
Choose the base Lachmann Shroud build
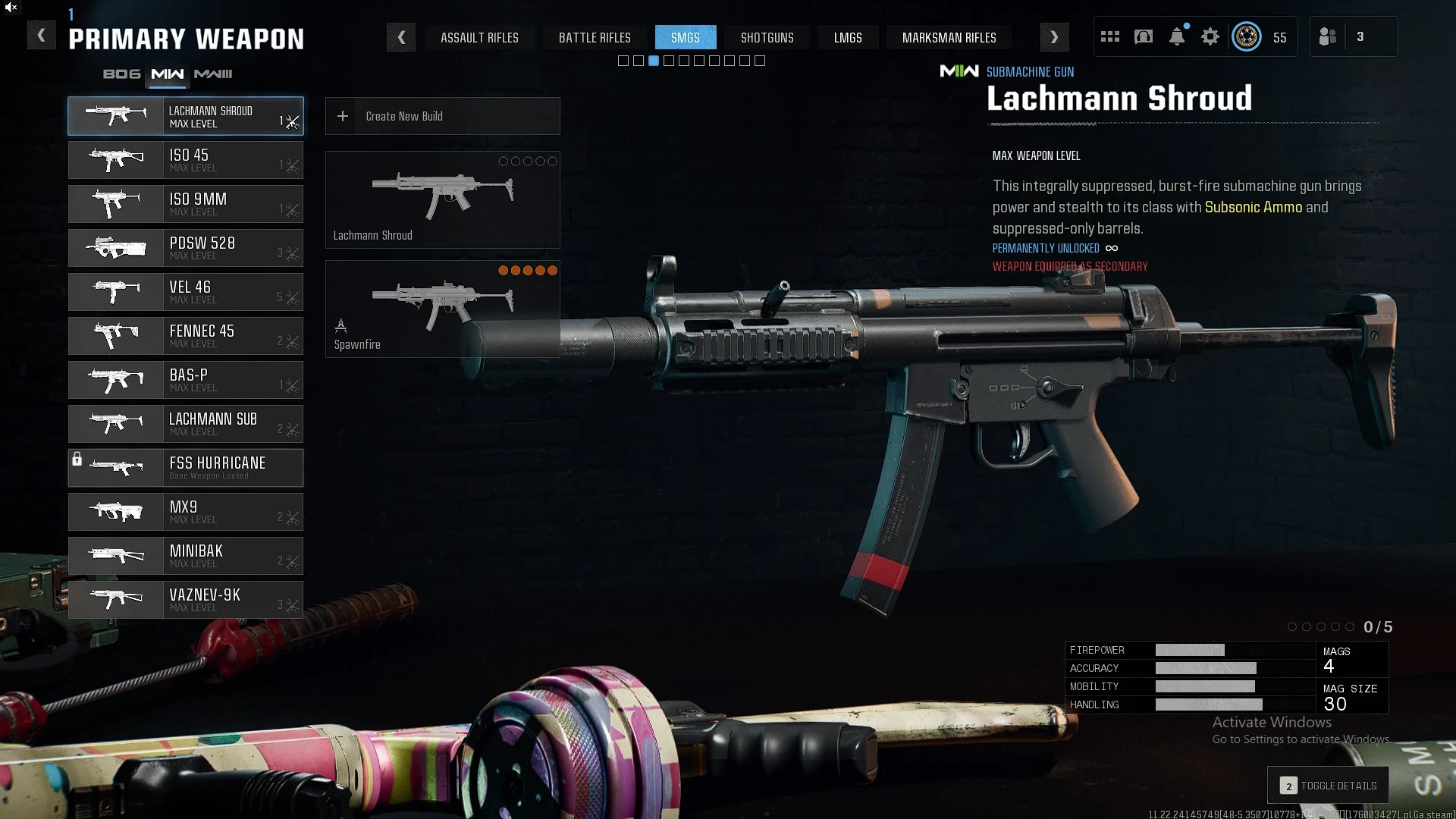pyautogui.click(x=442, y=199)
